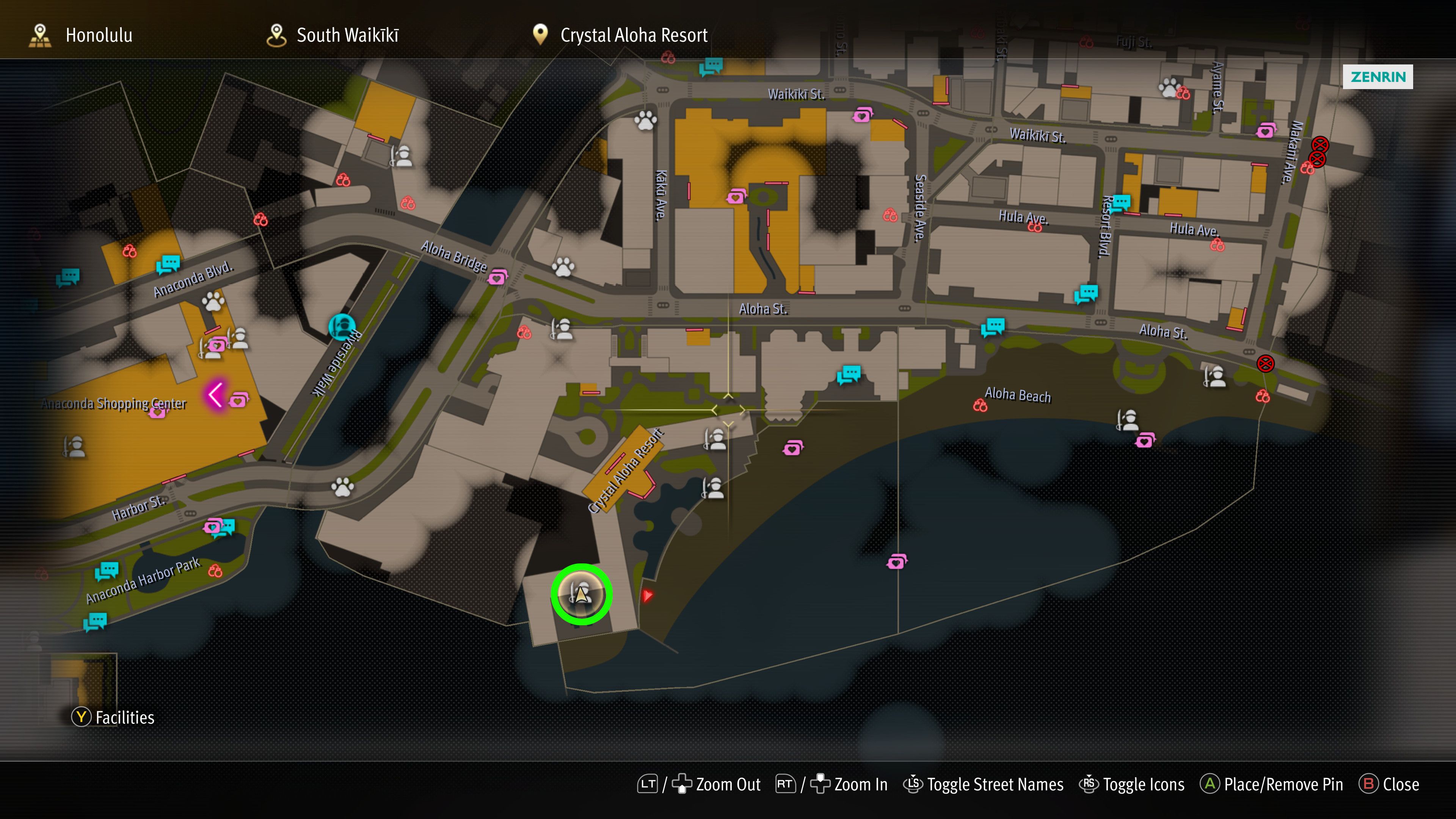
Task: Click the pink heart bubble on Aloha Bridge
Action: [x=497, y=277]
